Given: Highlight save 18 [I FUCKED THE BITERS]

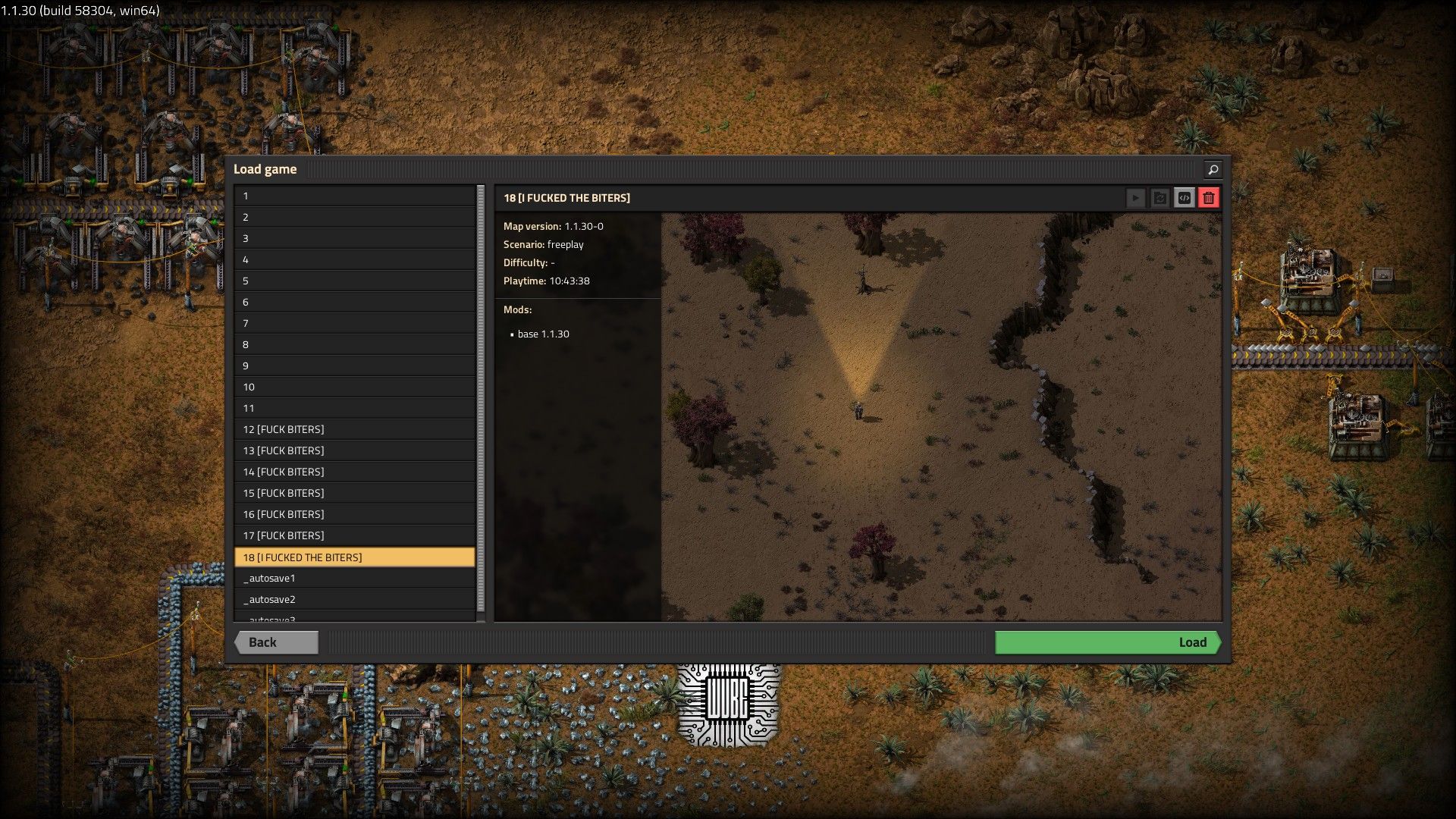Looking at the screenshot, I should (x=354, y=557).
